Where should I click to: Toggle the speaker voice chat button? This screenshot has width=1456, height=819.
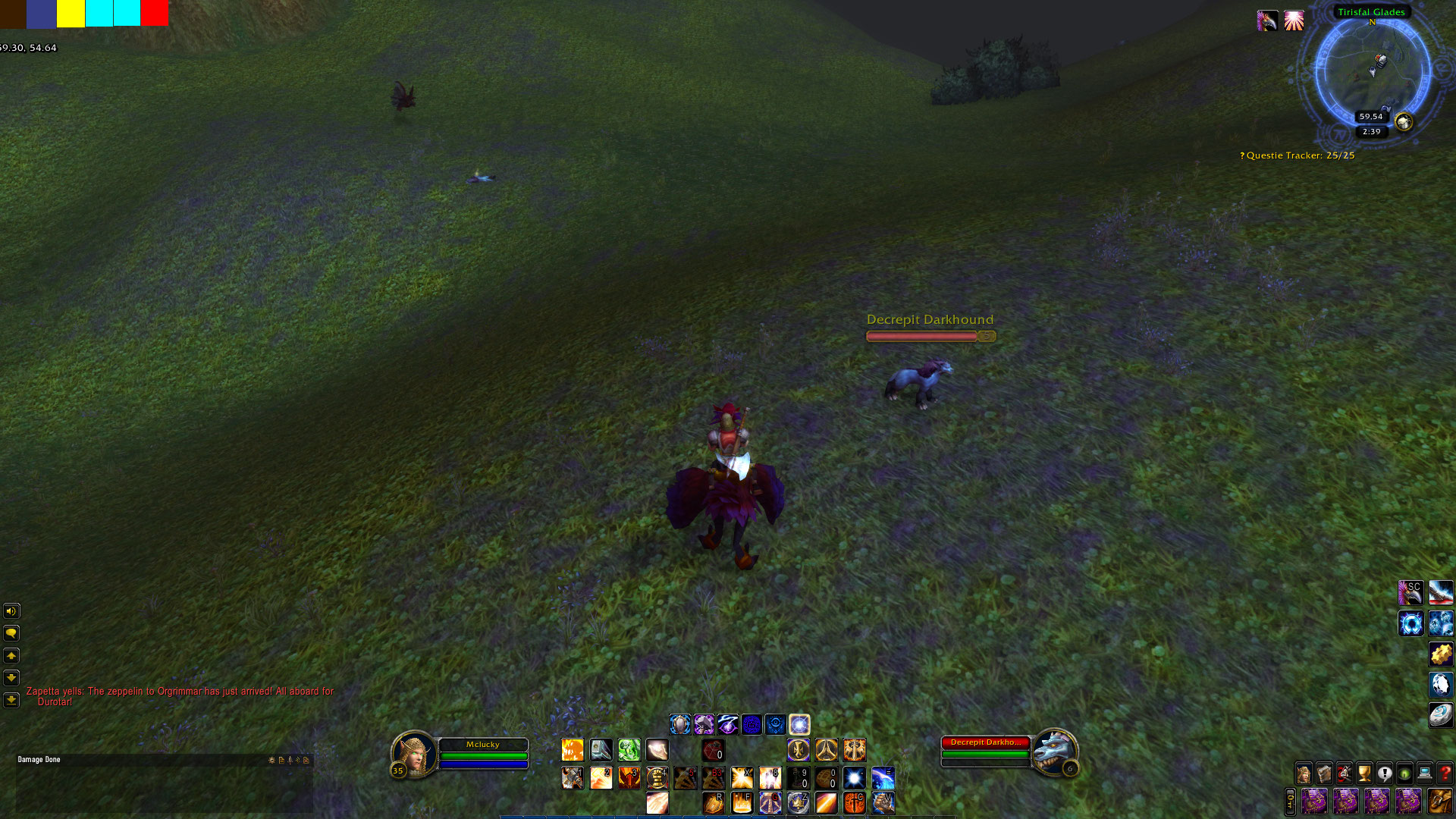[11, 611]
